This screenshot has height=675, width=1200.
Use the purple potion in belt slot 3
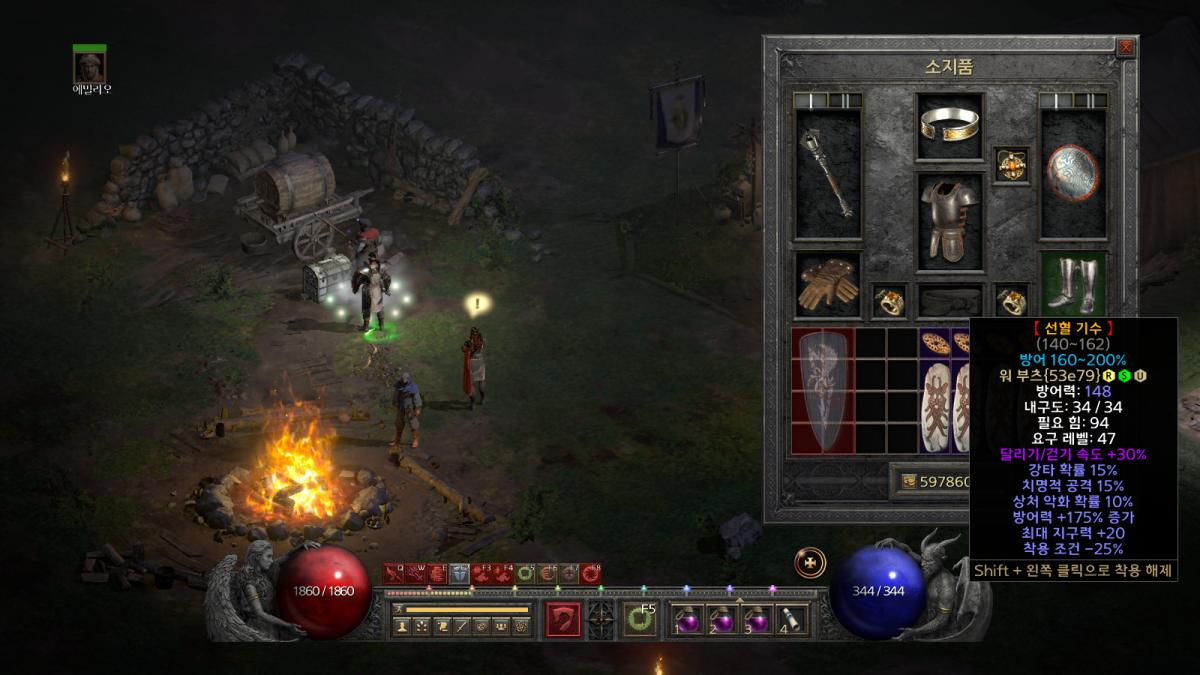(x=757, y=620)
